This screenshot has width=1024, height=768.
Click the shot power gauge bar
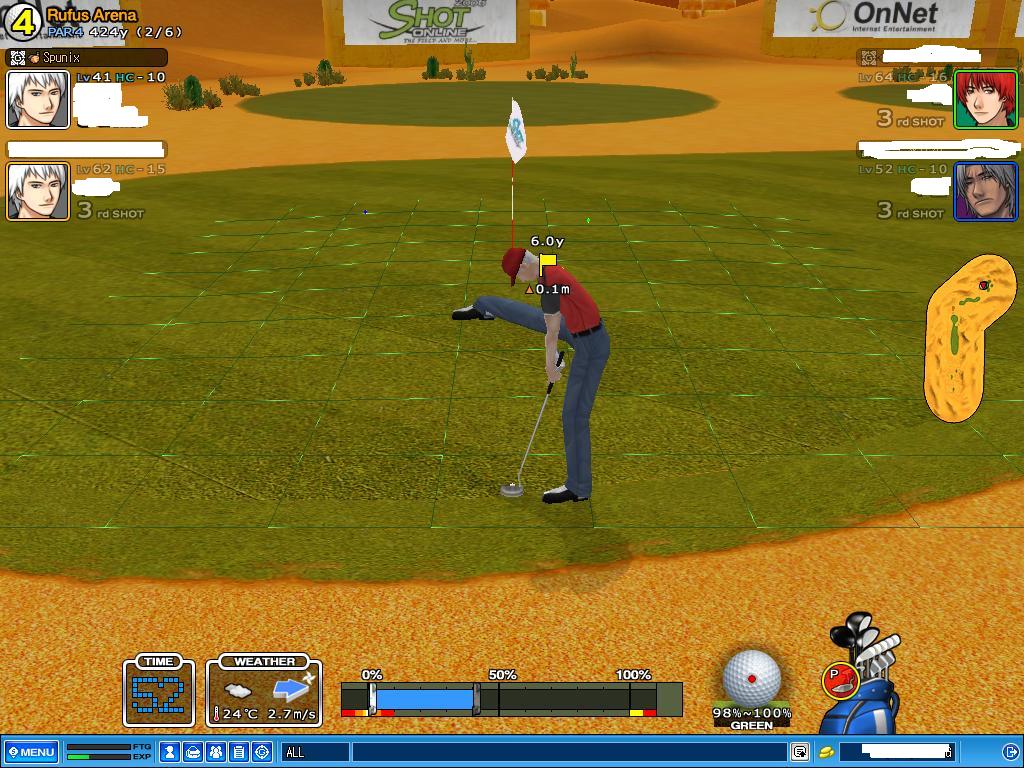pyautogui.click(x=510, y=698)
